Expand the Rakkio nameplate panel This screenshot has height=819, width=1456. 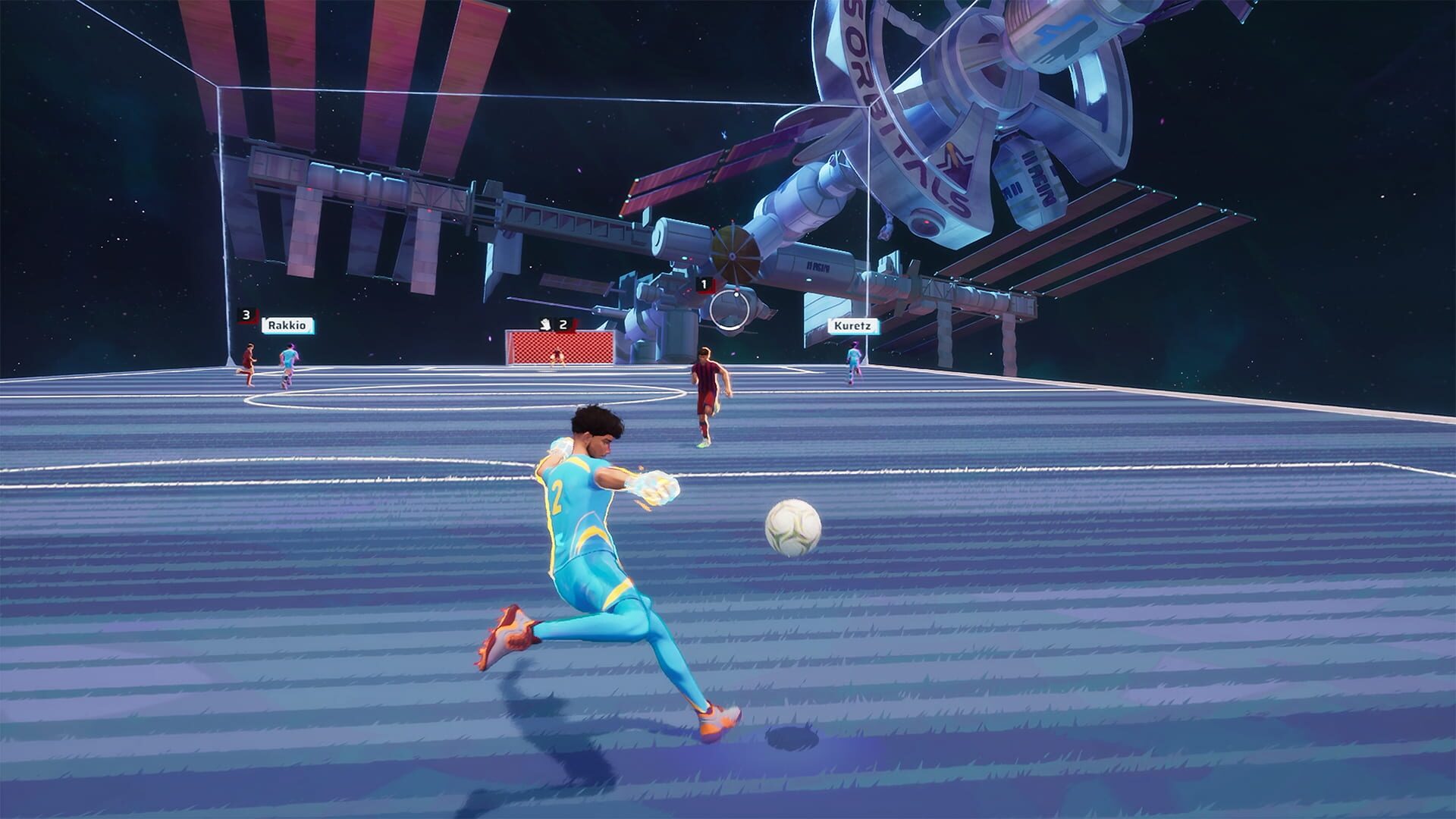pyautogui.click(x=287, y=325)
